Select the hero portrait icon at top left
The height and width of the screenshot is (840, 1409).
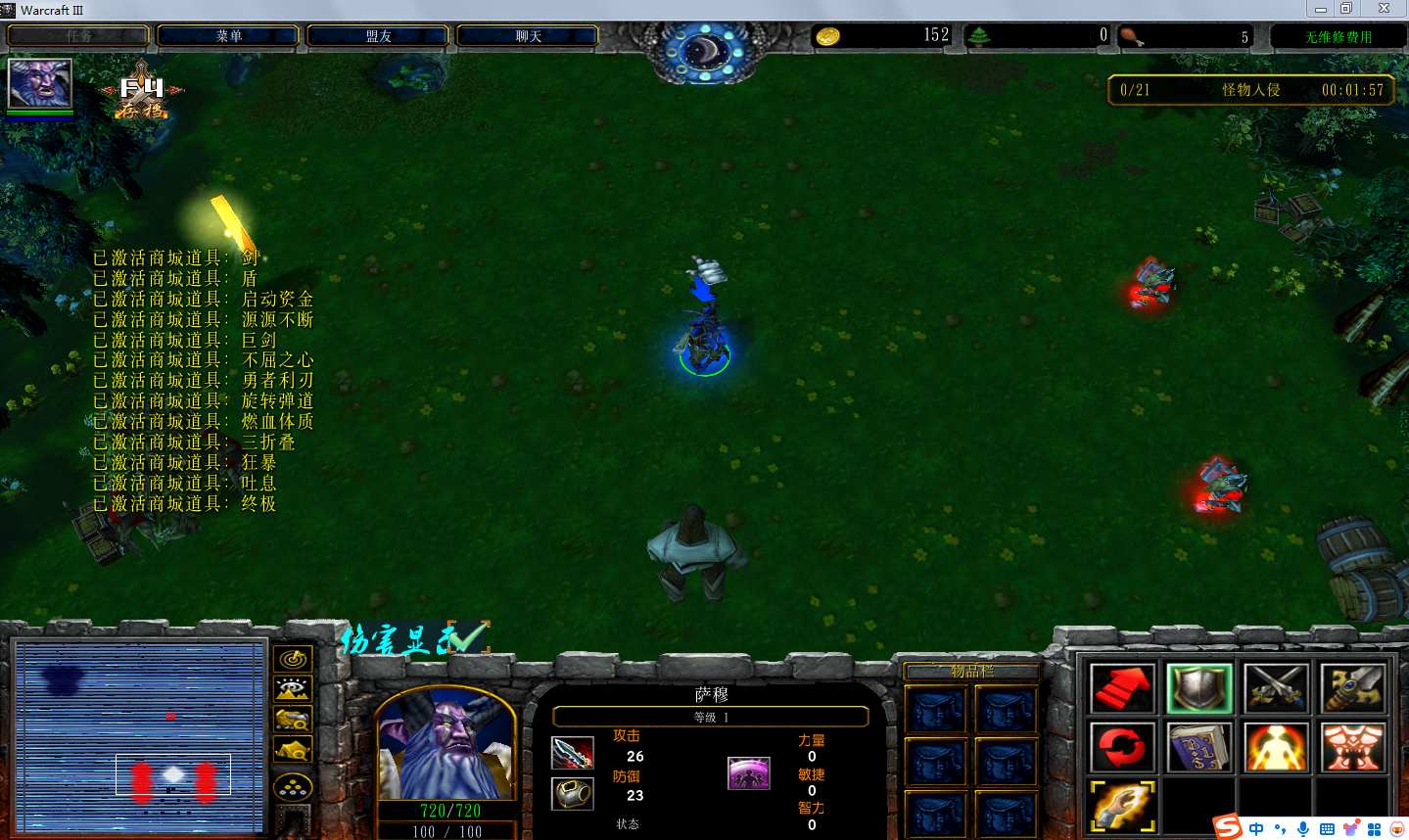(x=40, y=84)
